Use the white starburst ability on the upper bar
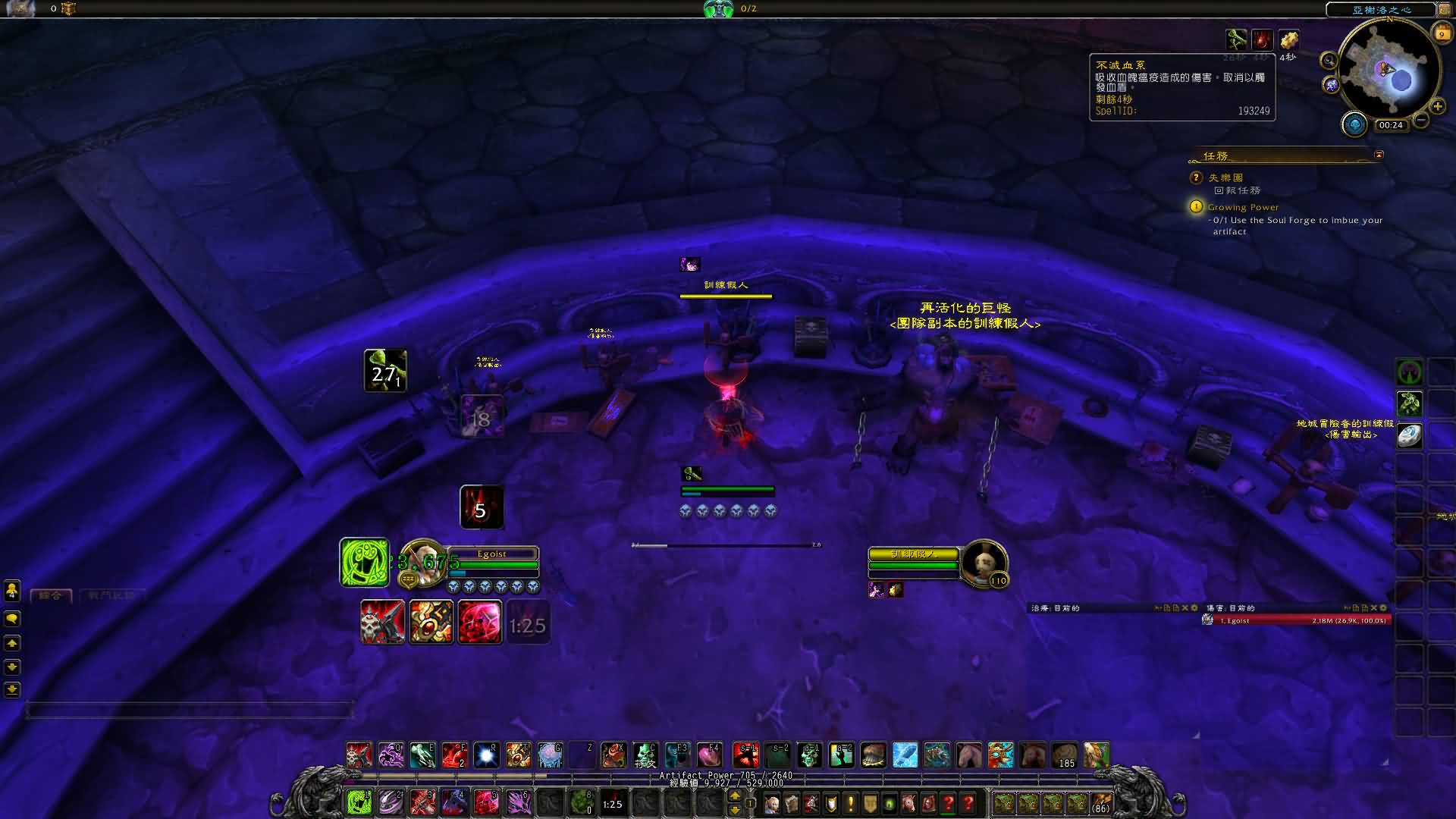 pos(486,755)
